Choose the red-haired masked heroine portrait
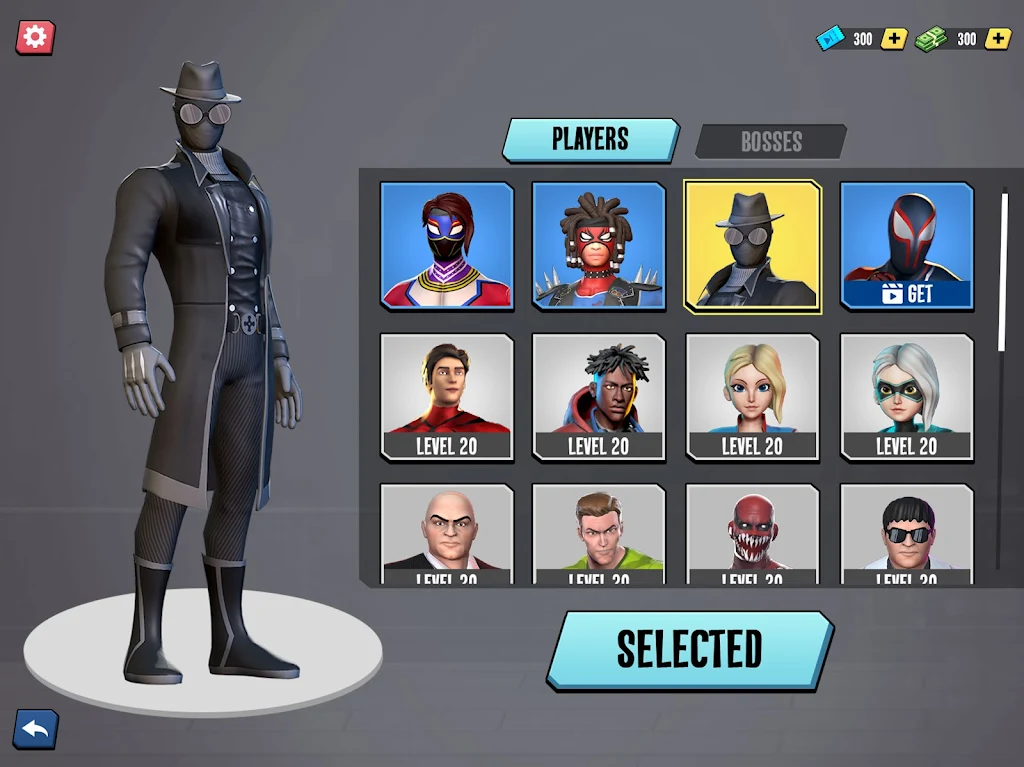Viewport: 1024px width, 767px height. pos(447,245)
